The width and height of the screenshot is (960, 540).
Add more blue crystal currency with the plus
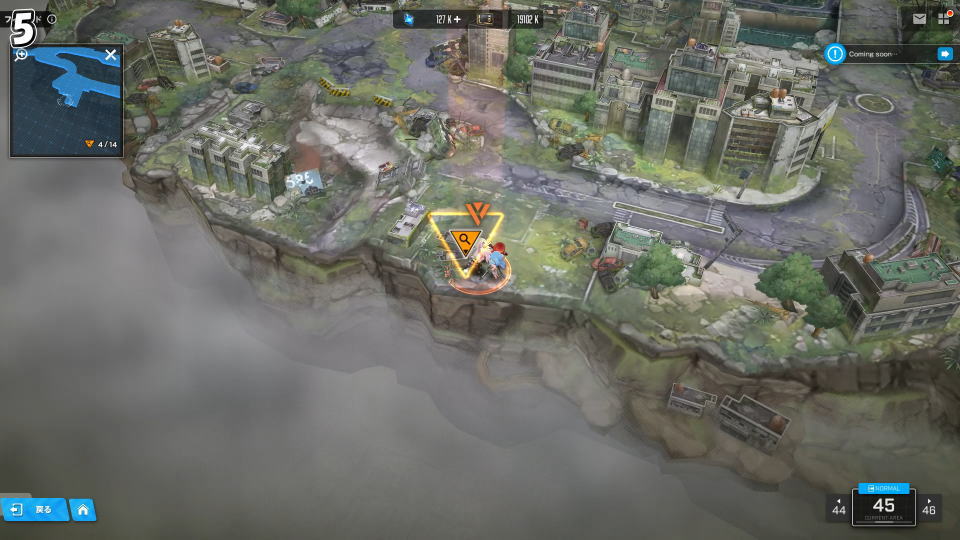459,19
